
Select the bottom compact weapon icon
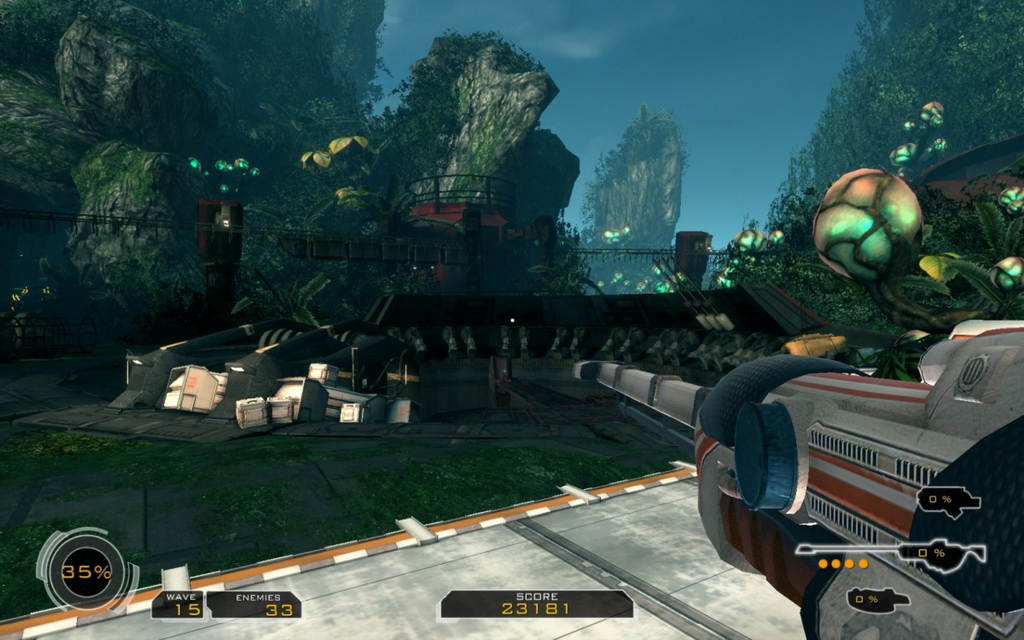coord(878,599)
